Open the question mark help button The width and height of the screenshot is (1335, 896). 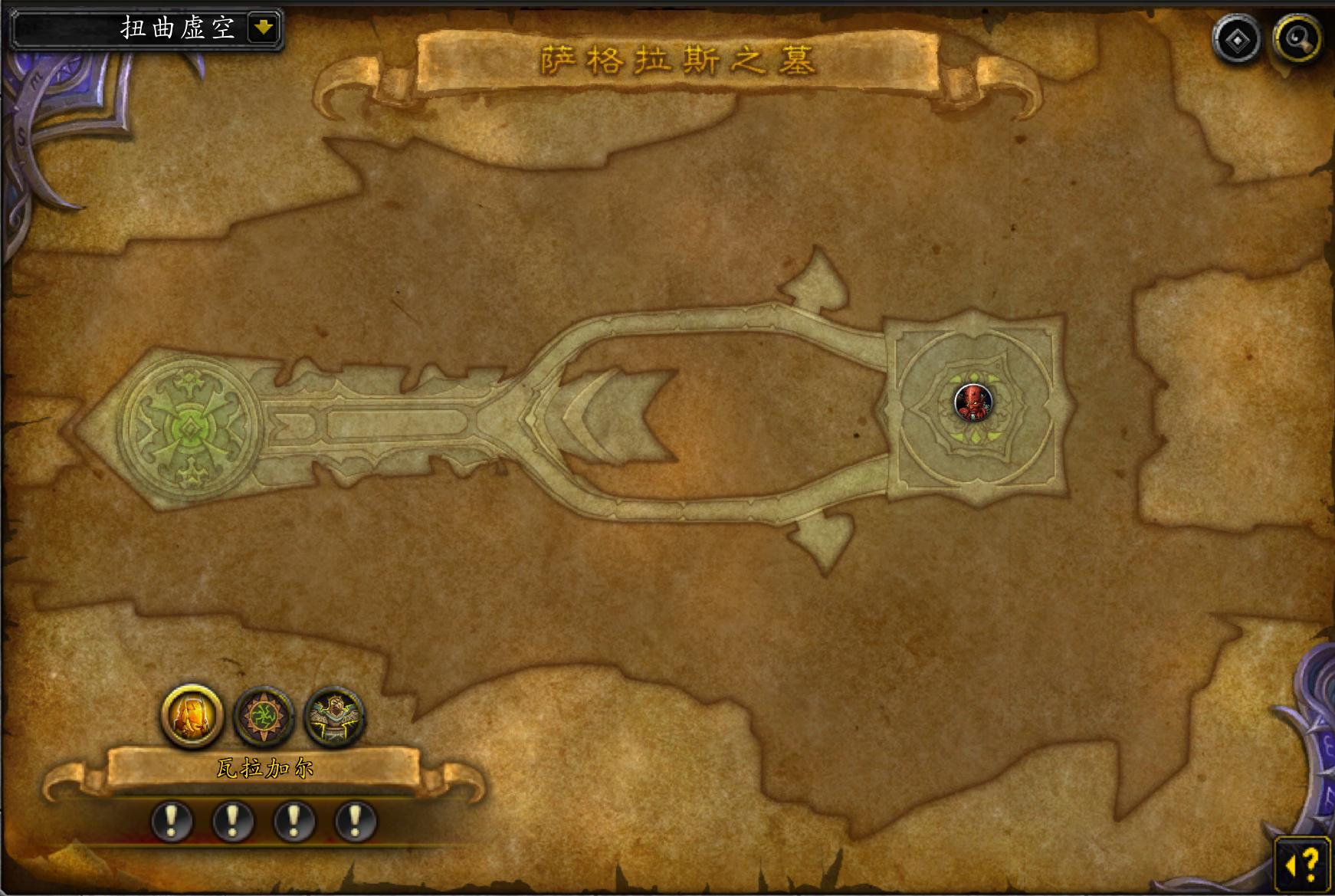click(1304, 863)
